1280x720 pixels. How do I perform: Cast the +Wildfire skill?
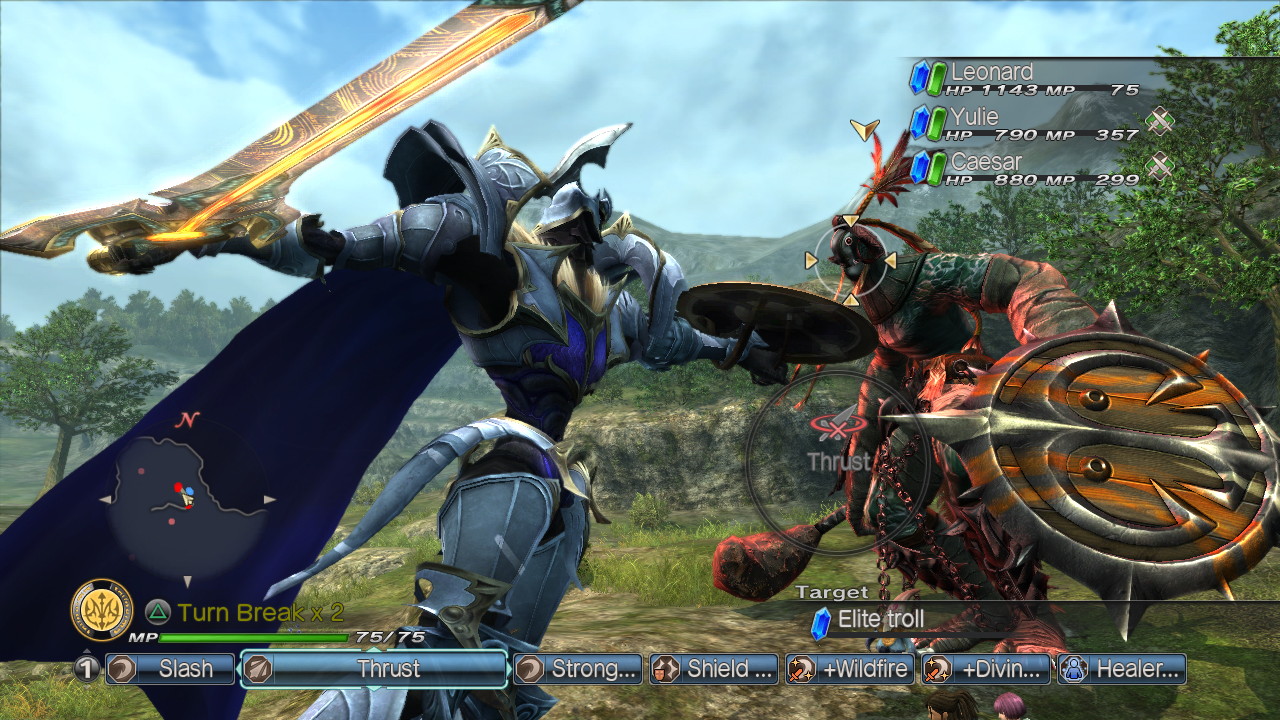click(x=850, y=669)
